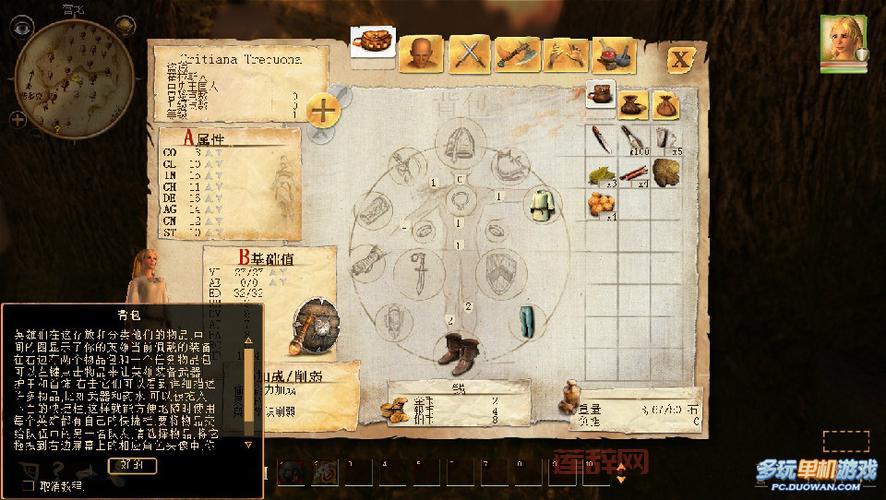Select the orange fruit pile item
886x500 pixels.
point(601,206)
